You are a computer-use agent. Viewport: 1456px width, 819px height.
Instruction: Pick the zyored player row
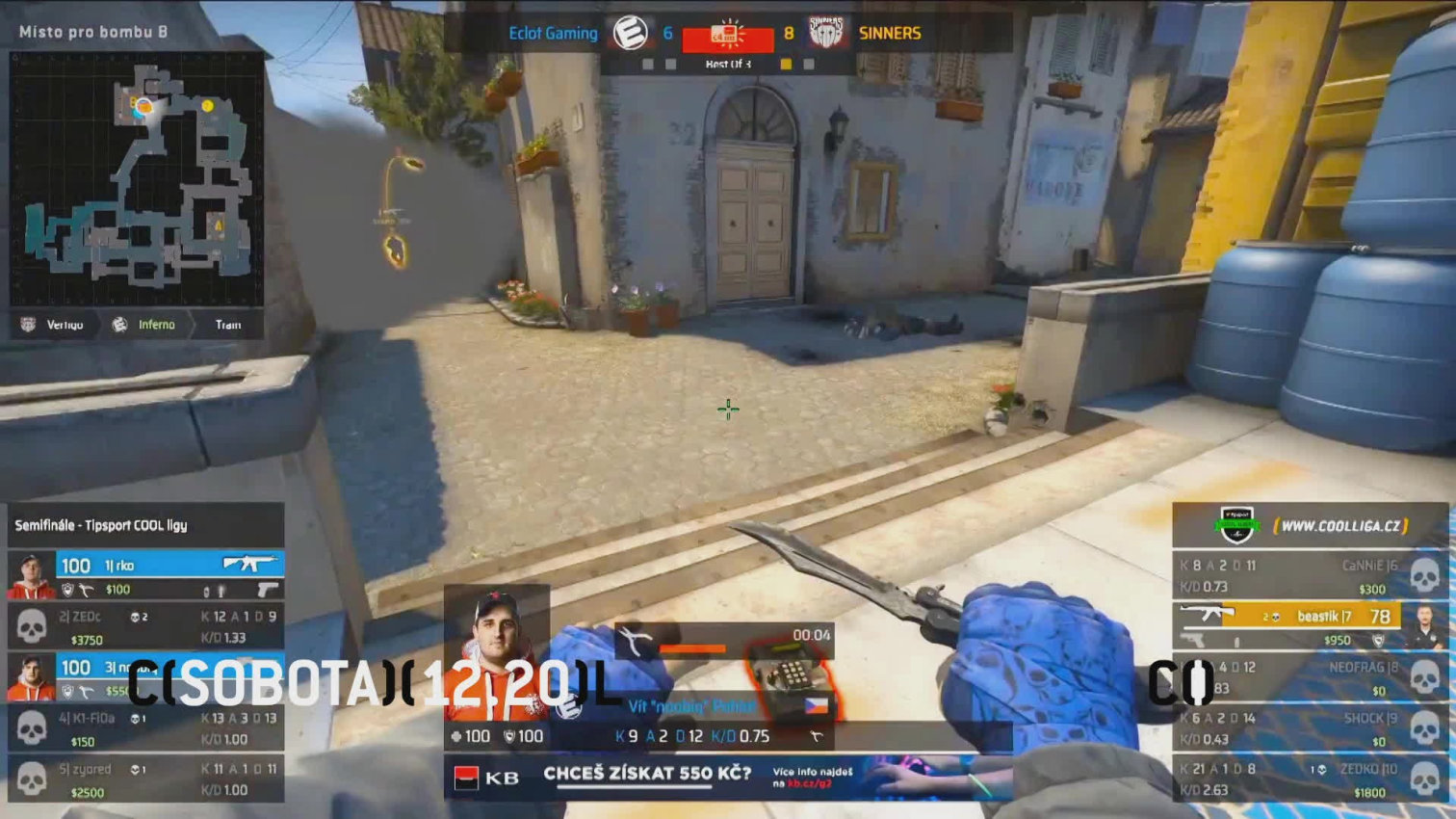pos(146,779)
